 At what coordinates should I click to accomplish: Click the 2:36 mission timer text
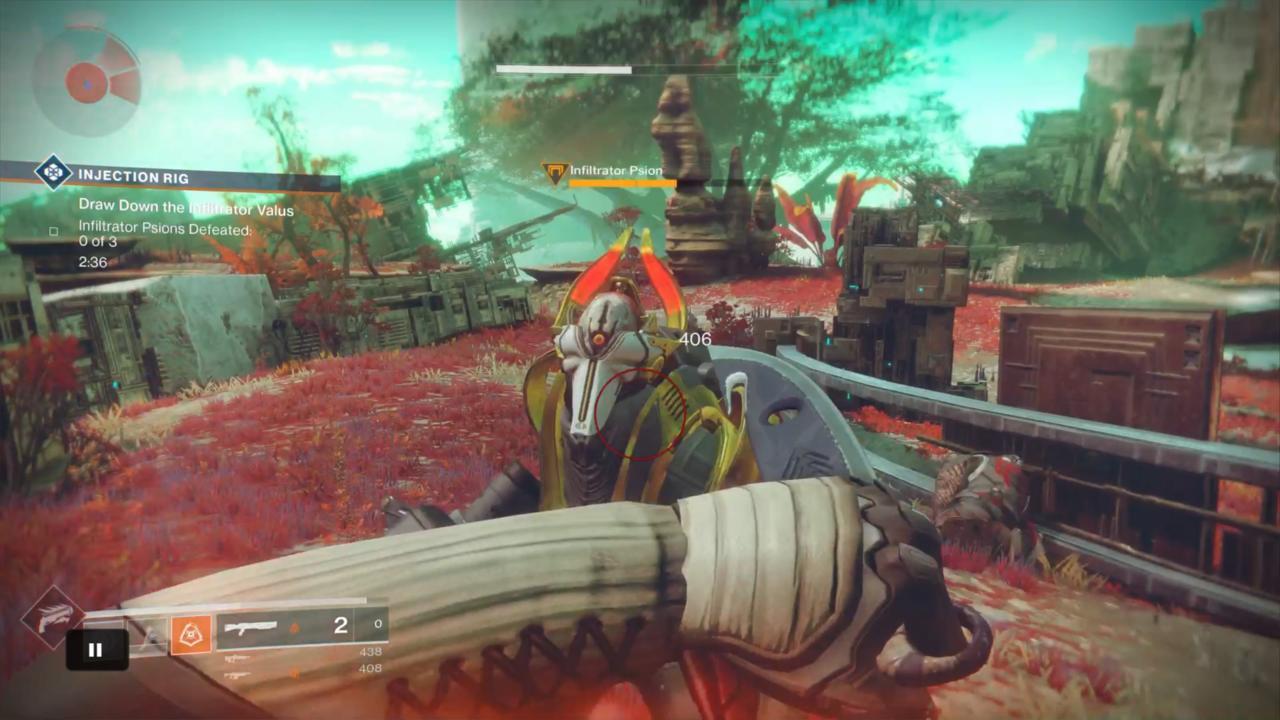93,262
